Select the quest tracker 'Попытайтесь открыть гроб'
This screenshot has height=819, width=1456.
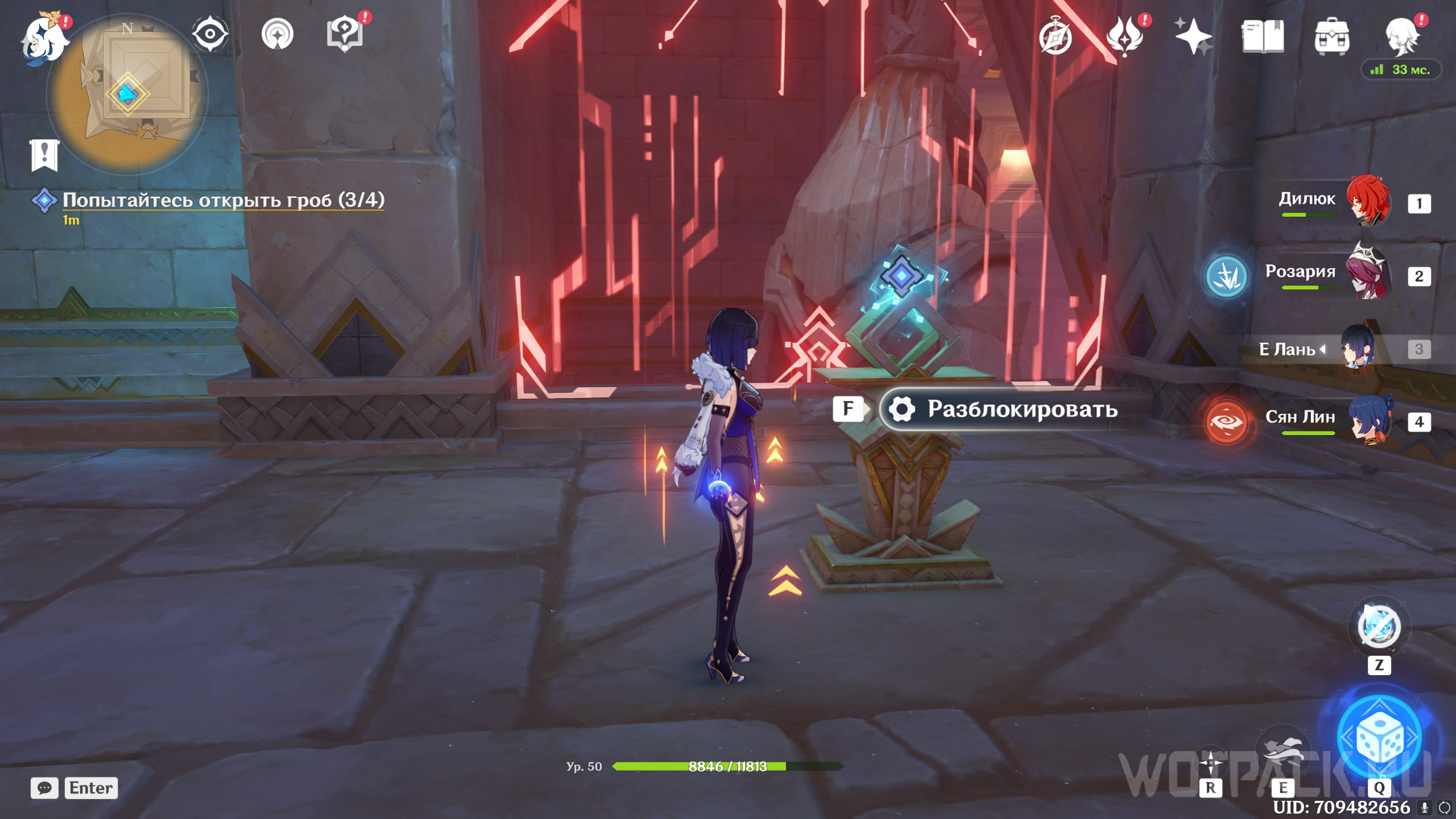(223, 200)
